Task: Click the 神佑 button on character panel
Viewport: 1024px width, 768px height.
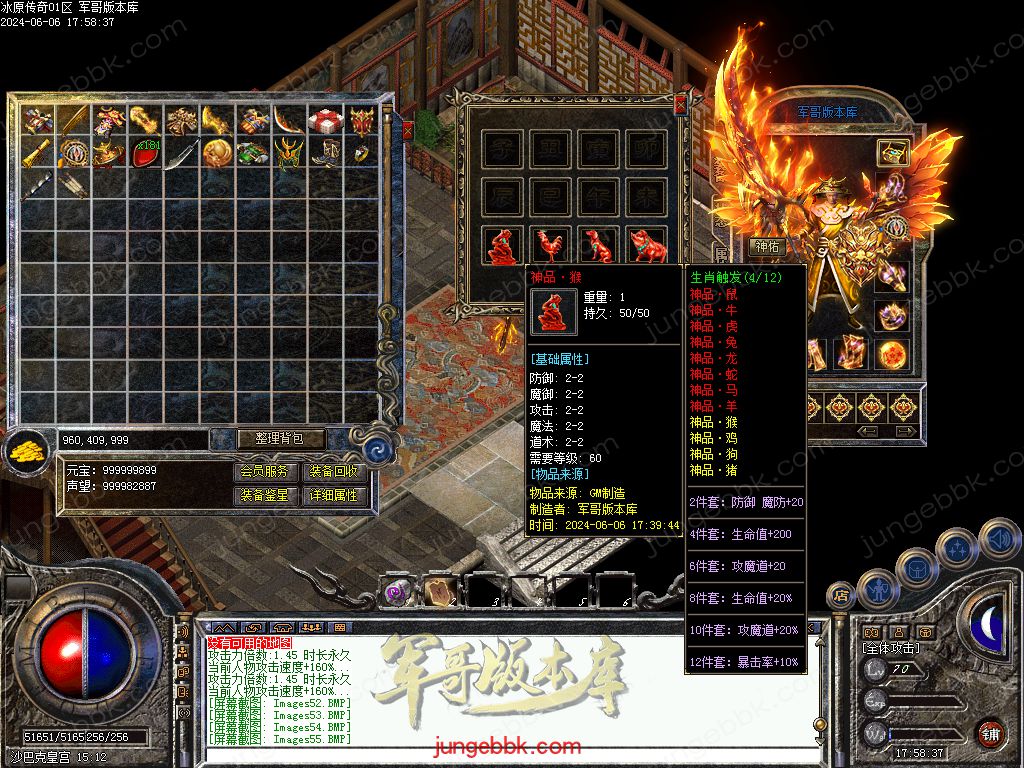Action: [768, 246]
